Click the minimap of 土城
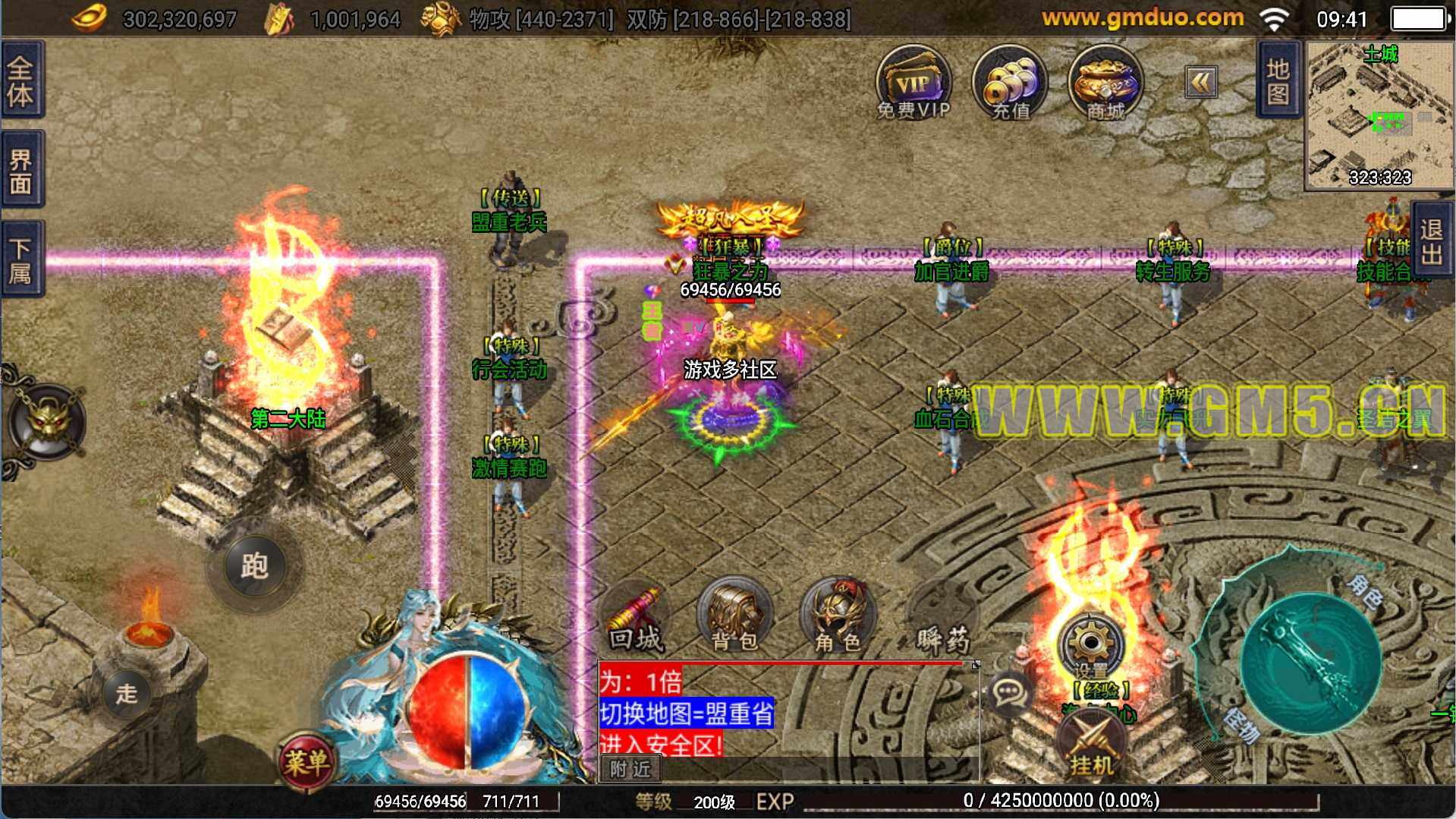 click(1378, 115)
